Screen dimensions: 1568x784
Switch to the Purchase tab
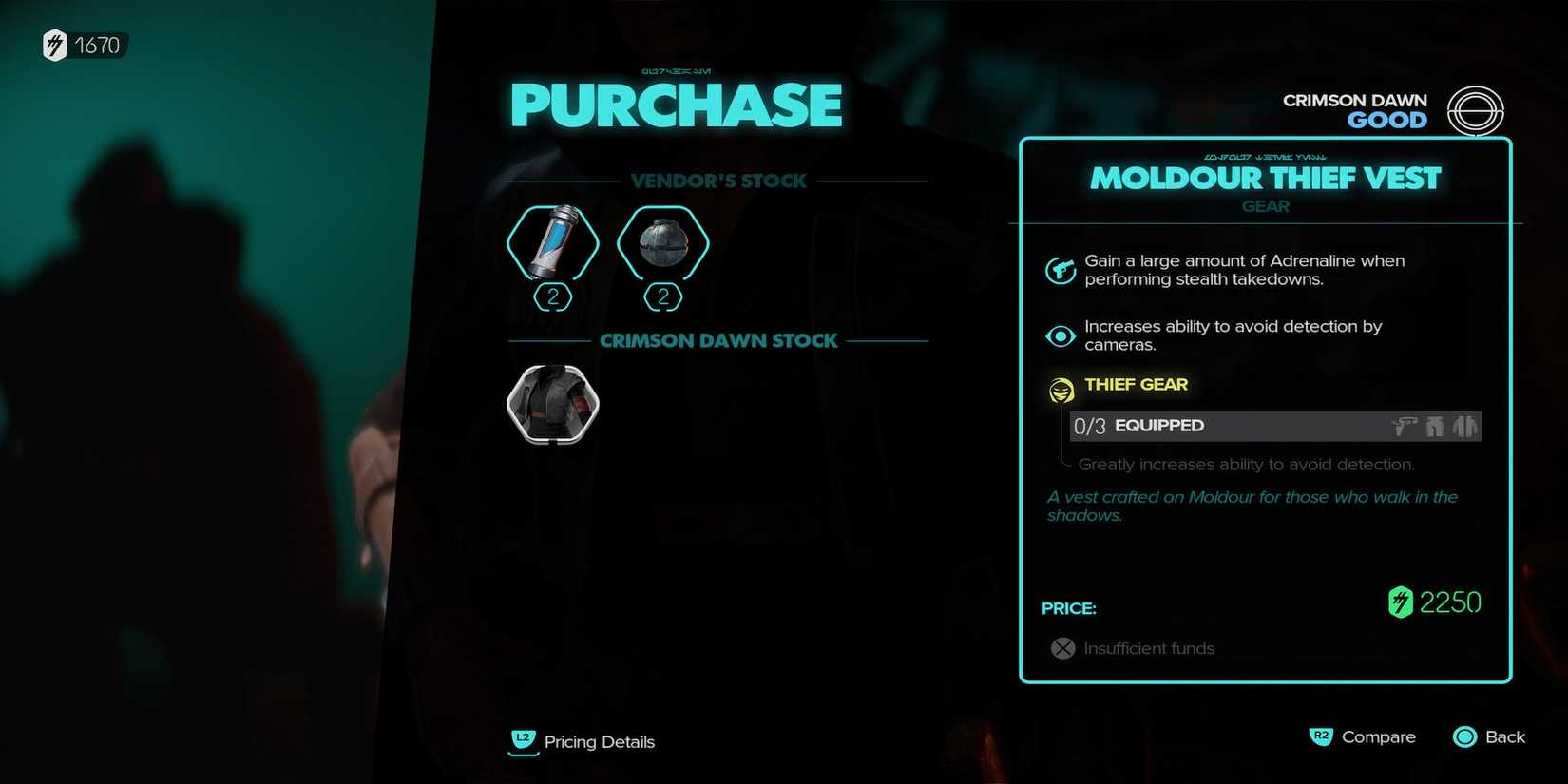pos(676,105)
